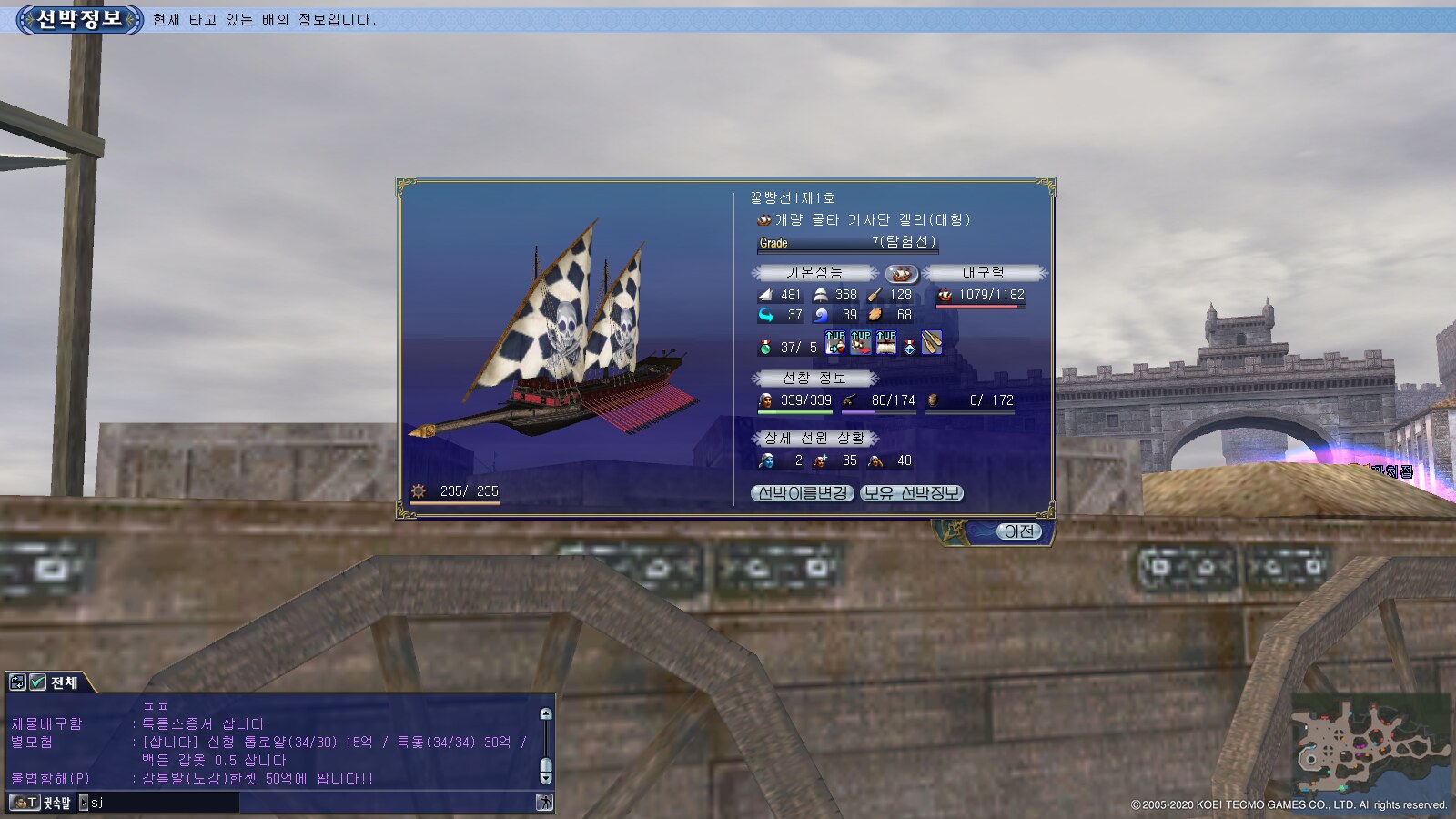Select the blue gem ship skill icon
Viewport: 1456px width, 819px height.
[909, 346]
